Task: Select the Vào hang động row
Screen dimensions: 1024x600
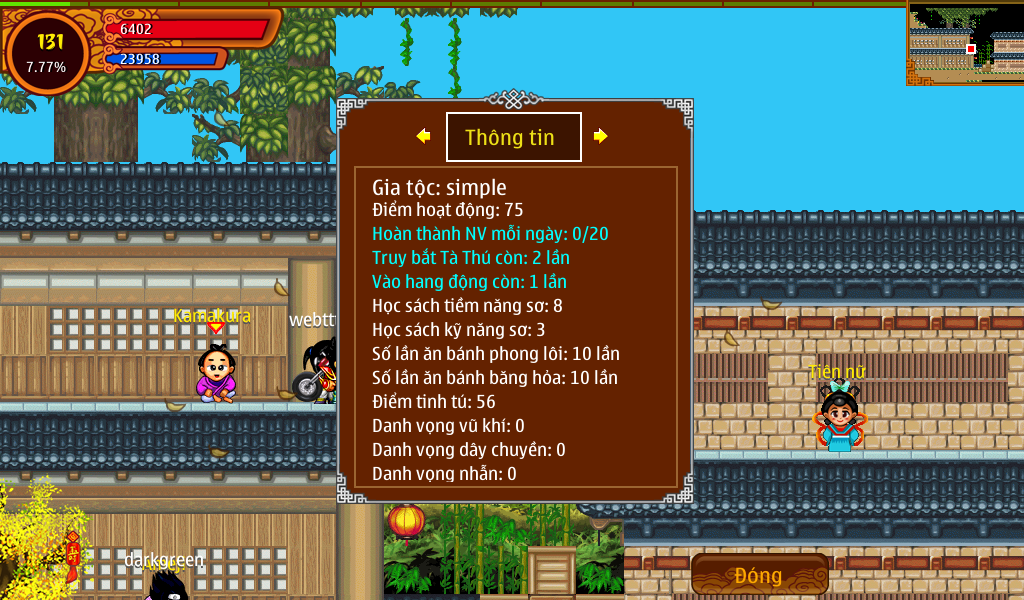Action: coord(469,282)
